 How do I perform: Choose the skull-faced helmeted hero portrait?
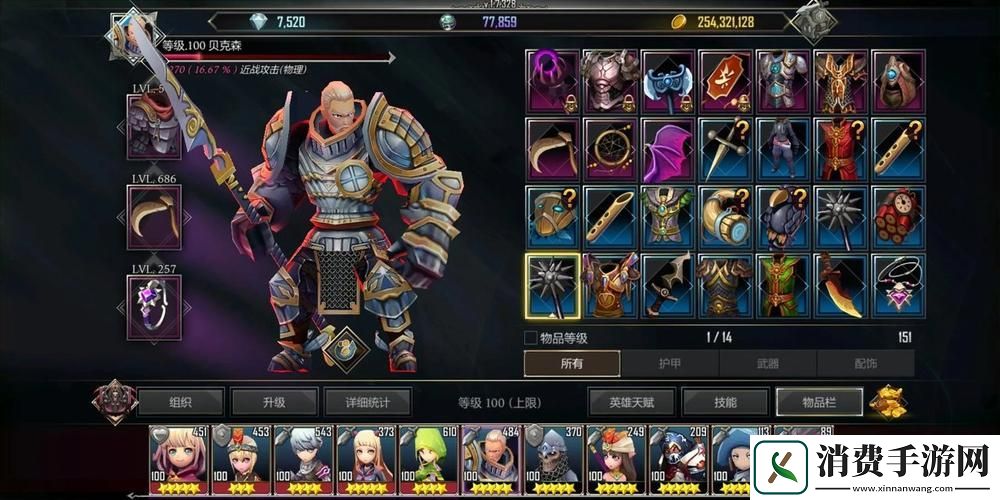[x=554, y=460]
